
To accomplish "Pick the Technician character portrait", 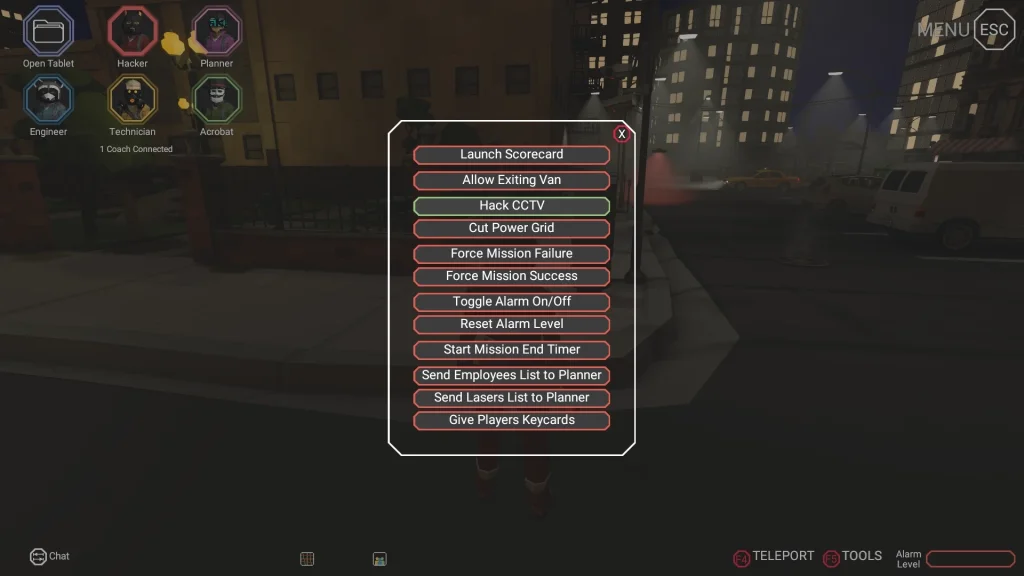I will click(x=132, y=99).
